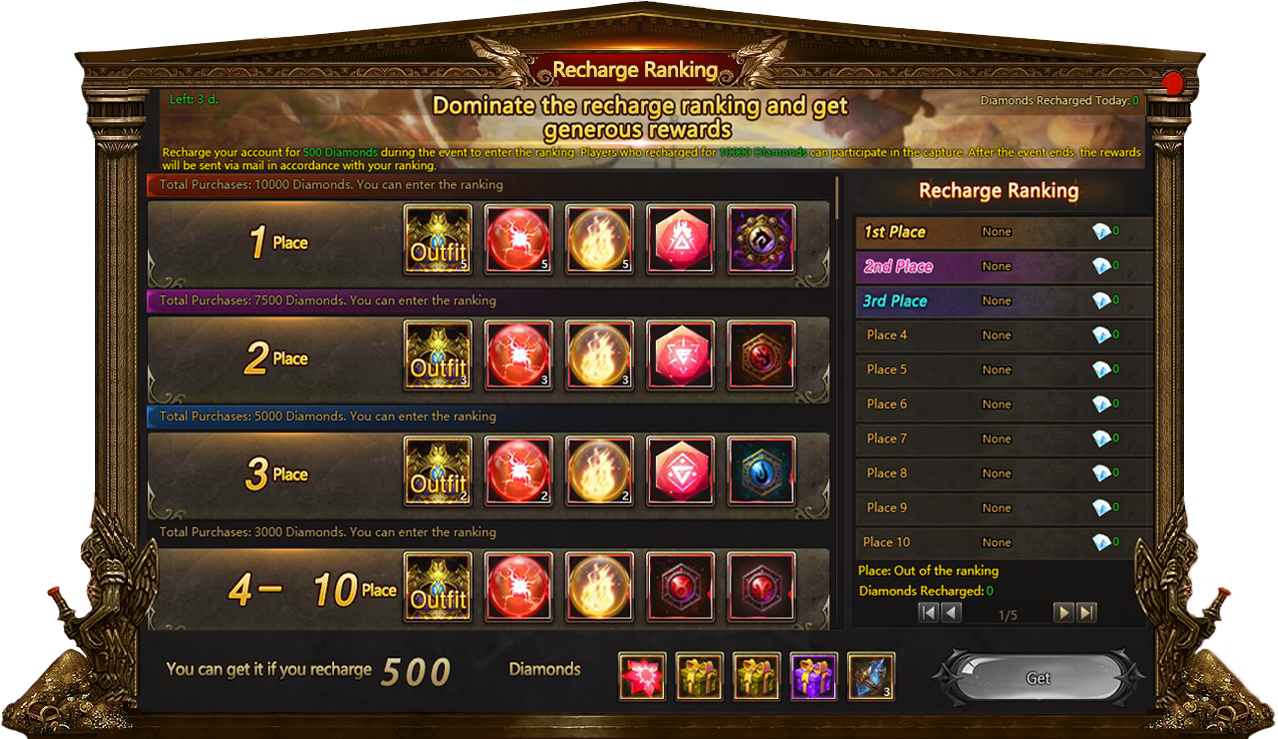The width and height of the screenshot is (1278, 739).
Task: Go to next ranking page
Action: (1064, 613)
